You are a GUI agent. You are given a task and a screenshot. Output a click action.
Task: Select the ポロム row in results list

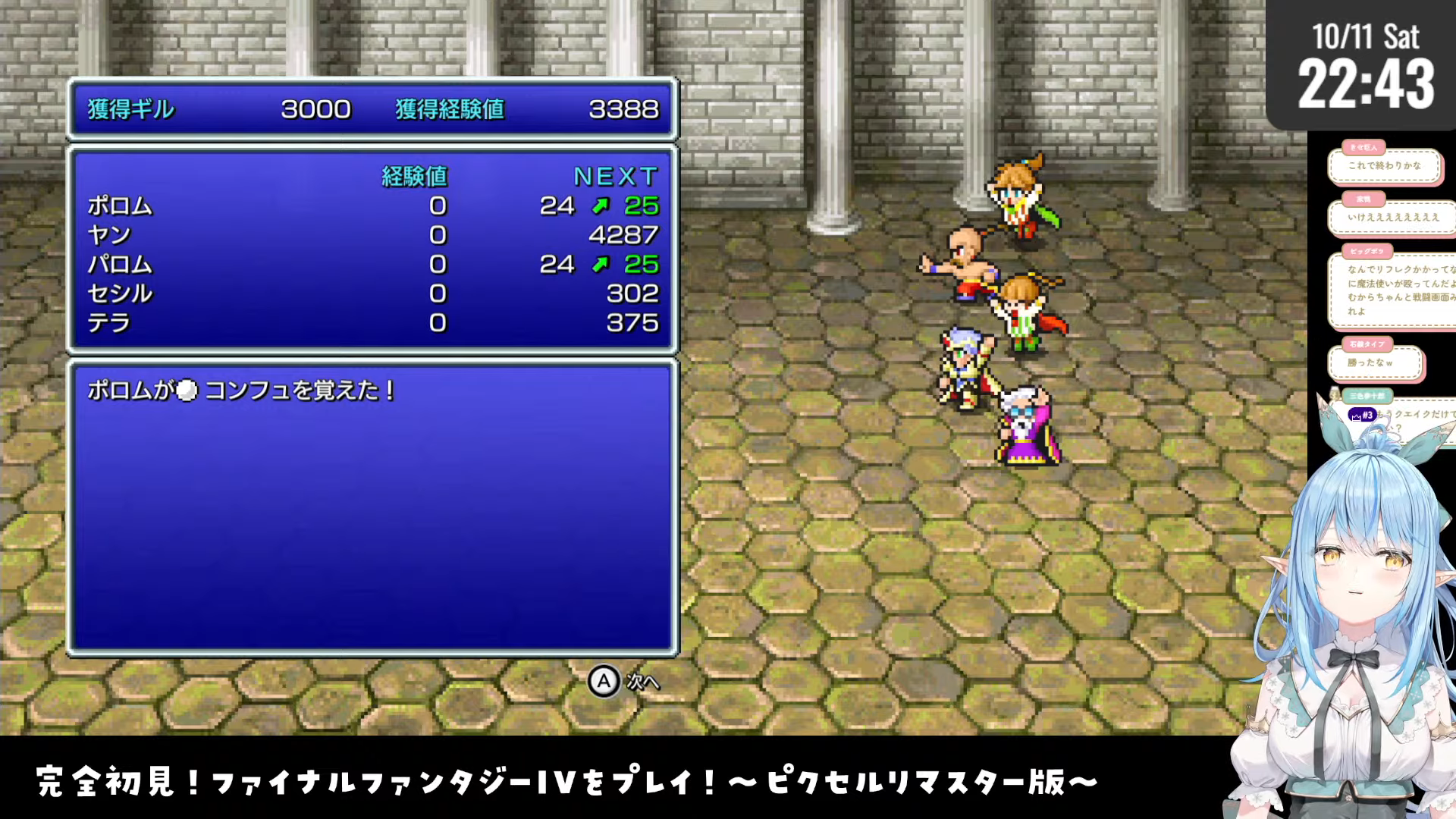[x=372, y=206]
